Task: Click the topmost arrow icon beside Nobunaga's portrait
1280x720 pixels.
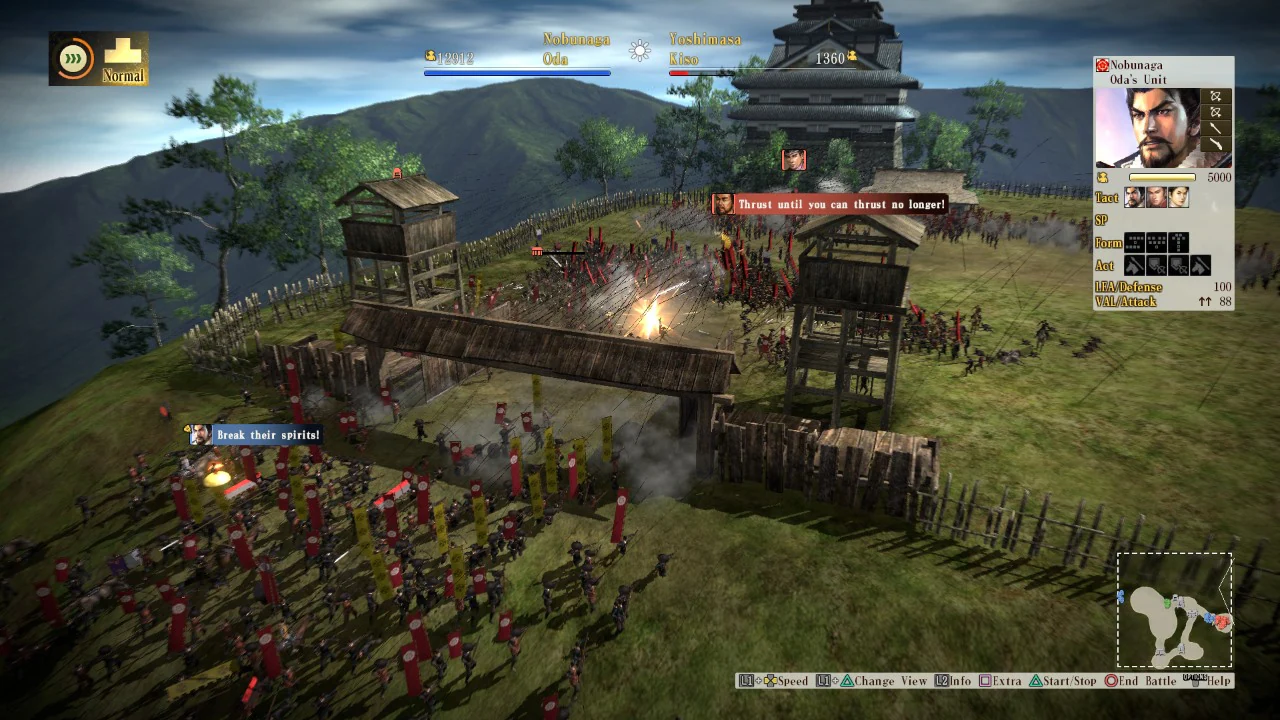Action: click(x=1216, y=97)
